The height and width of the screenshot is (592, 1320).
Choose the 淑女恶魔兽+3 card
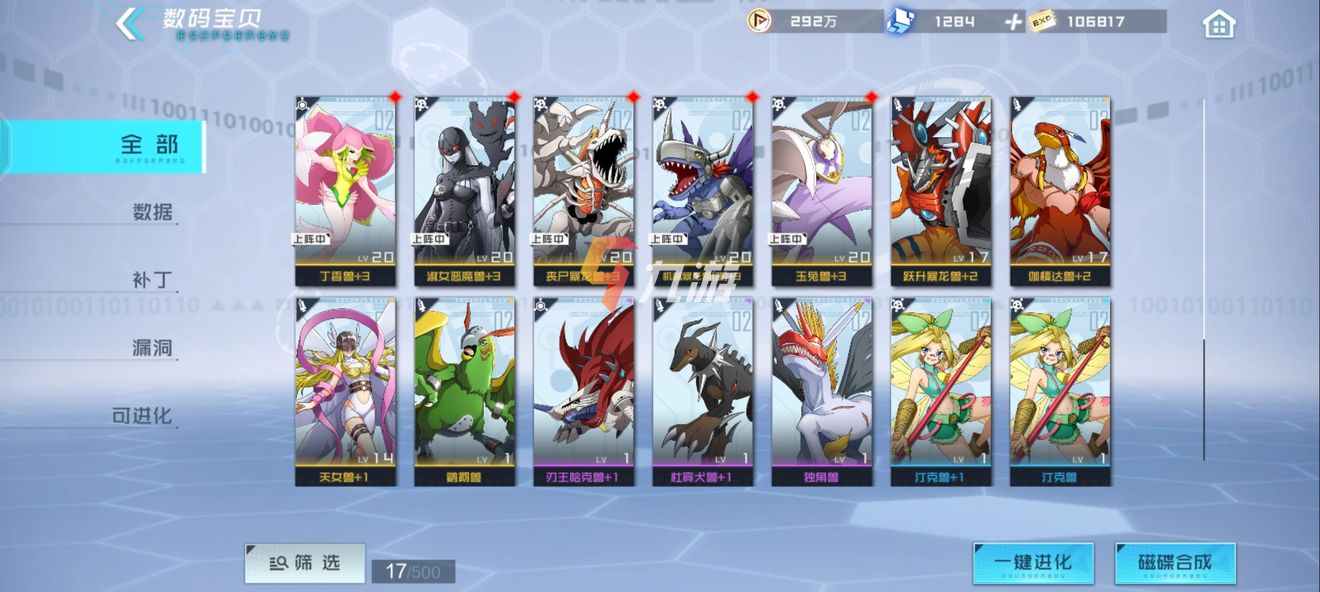point(464,191)
